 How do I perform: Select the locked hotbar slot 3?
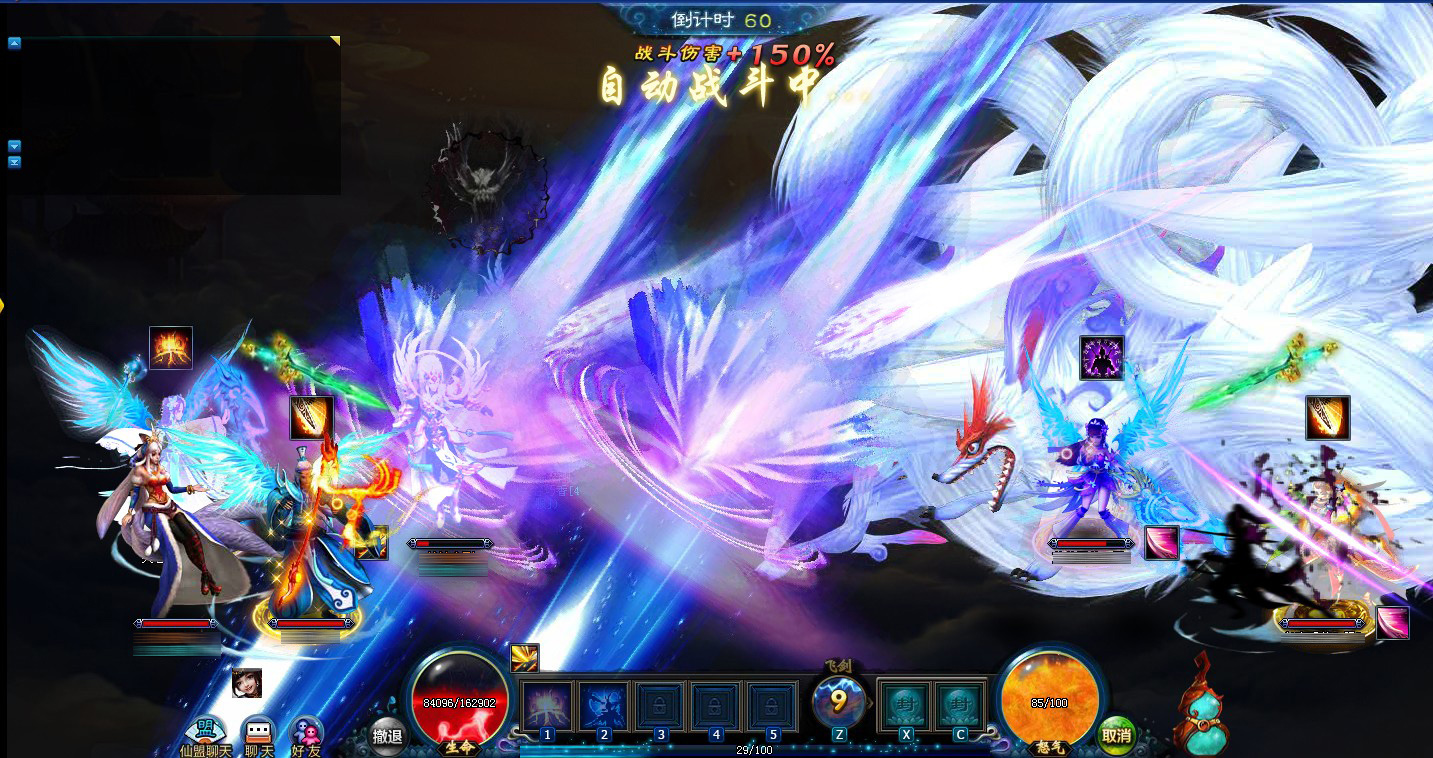660,705
